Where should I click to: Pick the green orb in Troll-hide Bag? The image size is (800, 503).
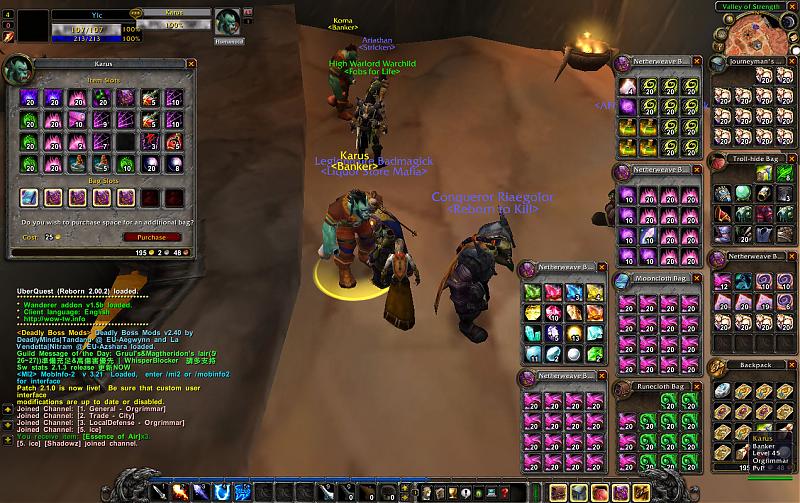click(741, 194)
